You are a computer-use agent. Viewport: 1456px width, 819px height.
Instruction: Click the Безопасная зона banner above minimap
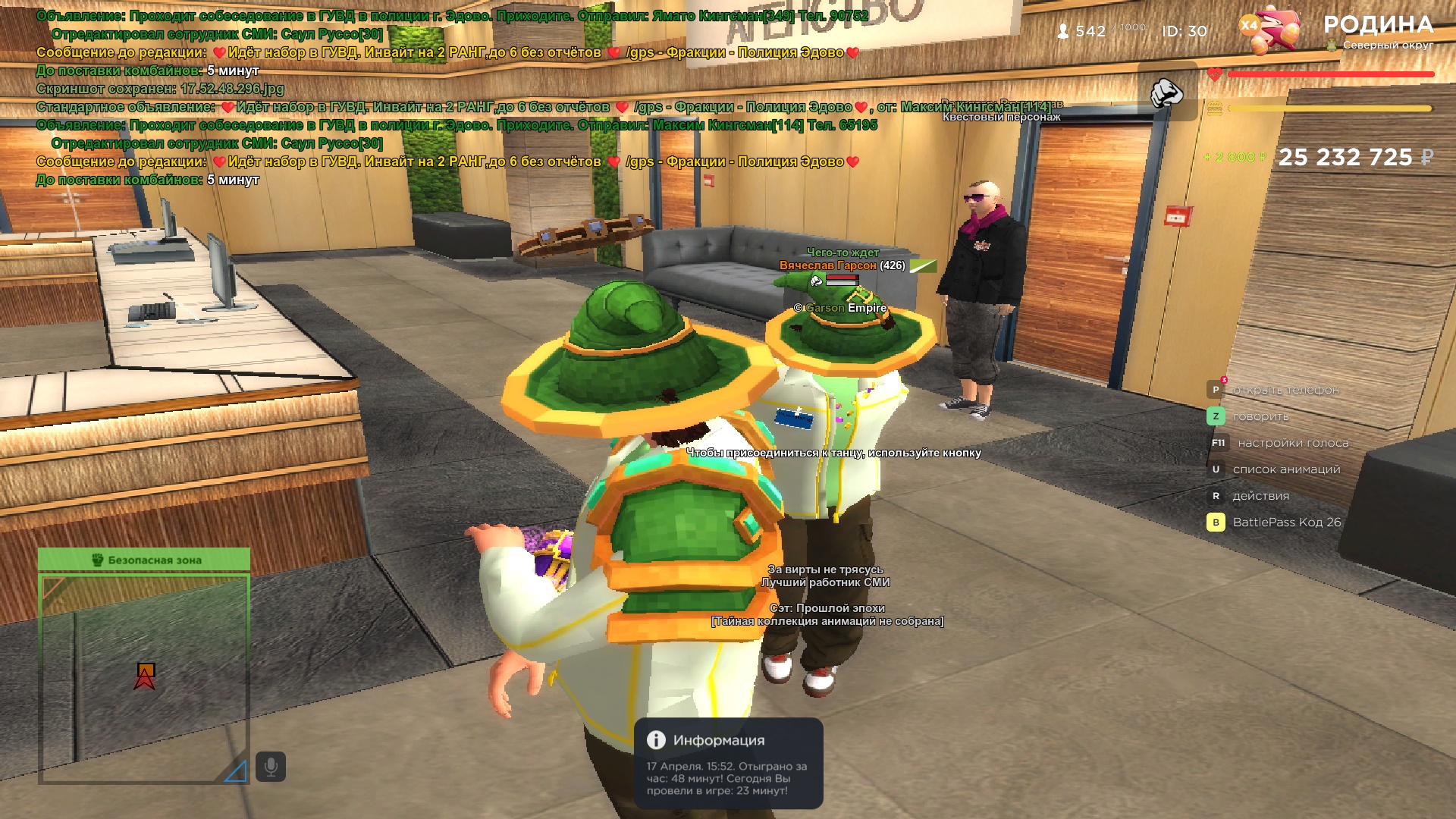(x=144, y=560)
